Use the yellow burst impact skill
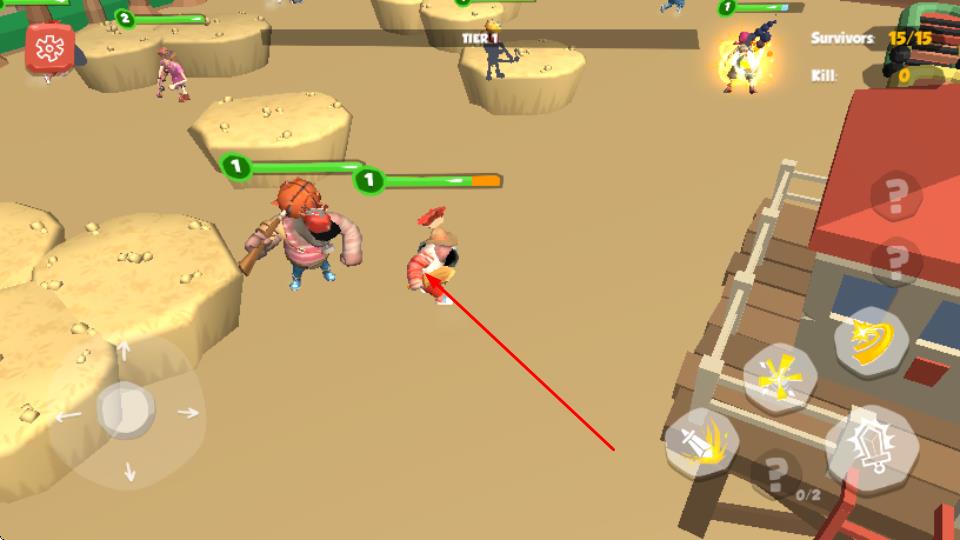Screen dimensions: 960x540 point(779,379)
